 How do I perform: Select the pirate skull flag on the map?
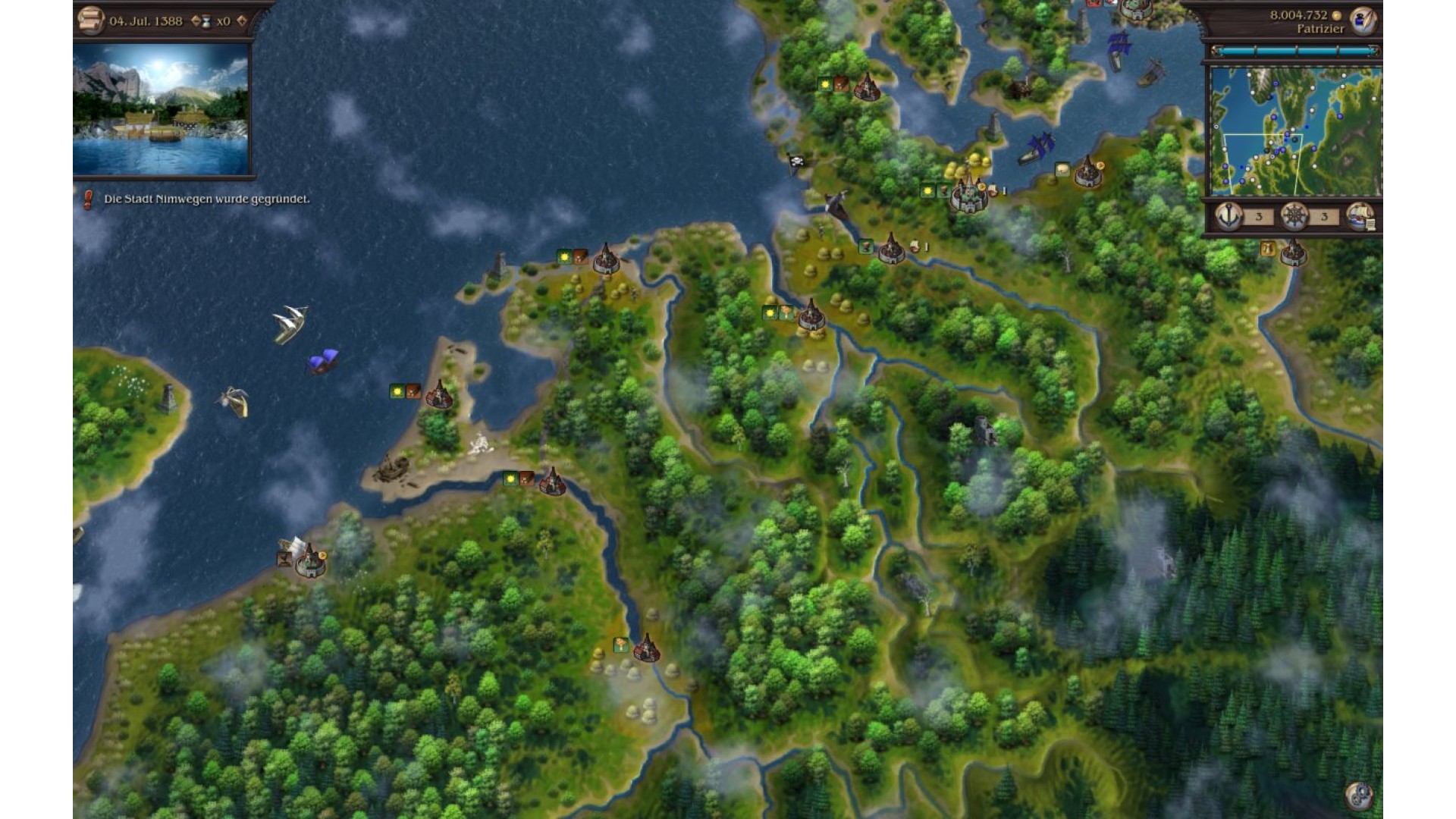point(795,159)
